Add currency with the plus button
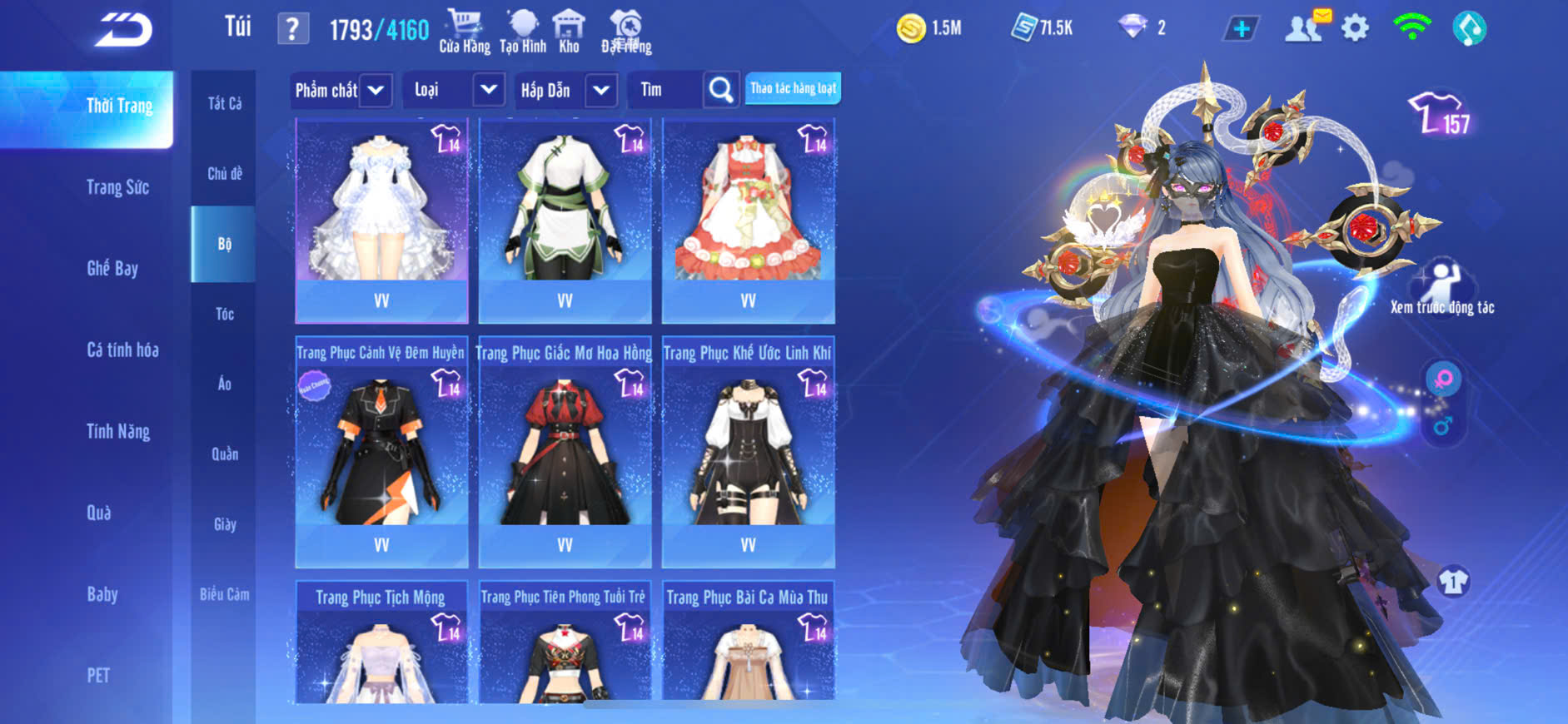This screenshot has width=1568, height=724. pyautogui.click(x=1241, y=29)
